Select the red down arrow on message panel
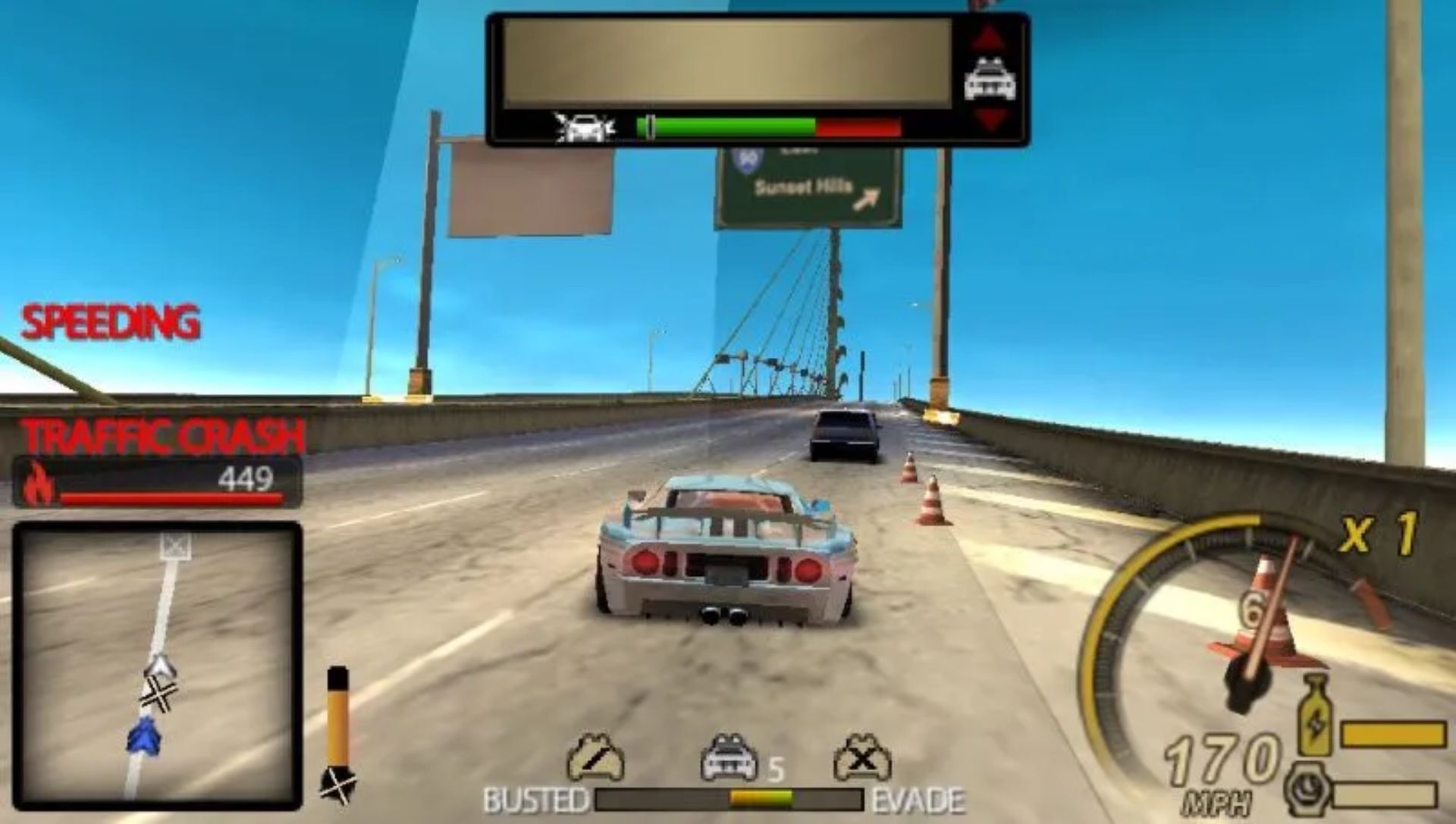 coord(989,119)
